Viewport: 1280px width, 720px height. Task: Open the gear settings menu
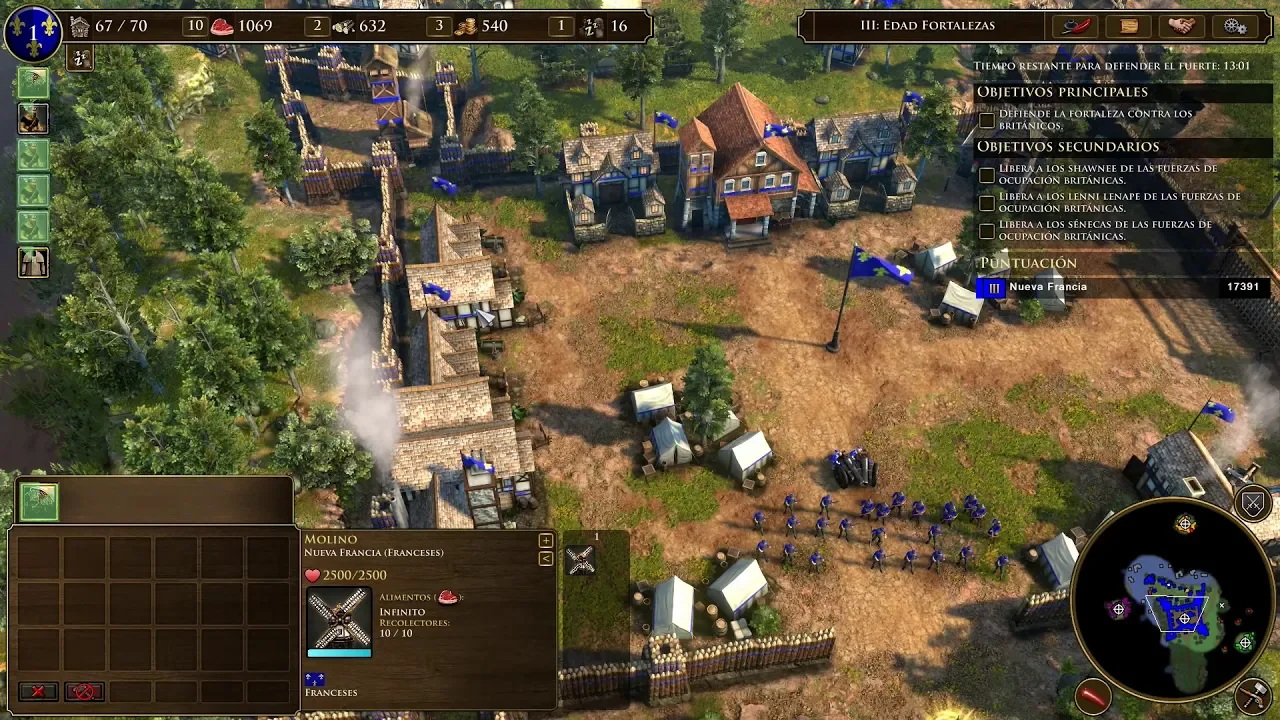point(1235,26)
